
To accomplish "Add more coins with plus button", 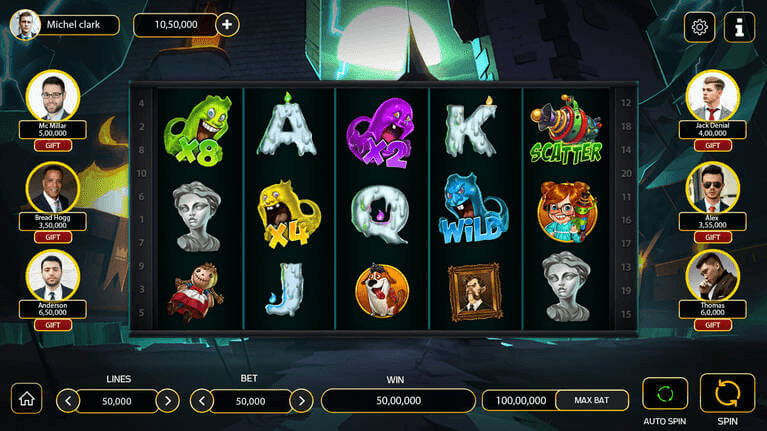I will [228, 24].
